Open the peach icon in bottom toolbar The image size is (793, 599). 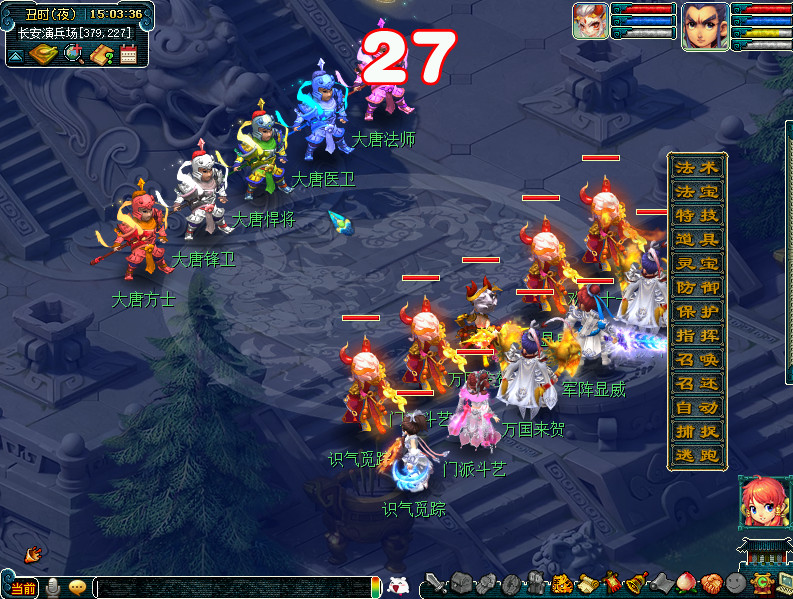[x=687, y=583]
